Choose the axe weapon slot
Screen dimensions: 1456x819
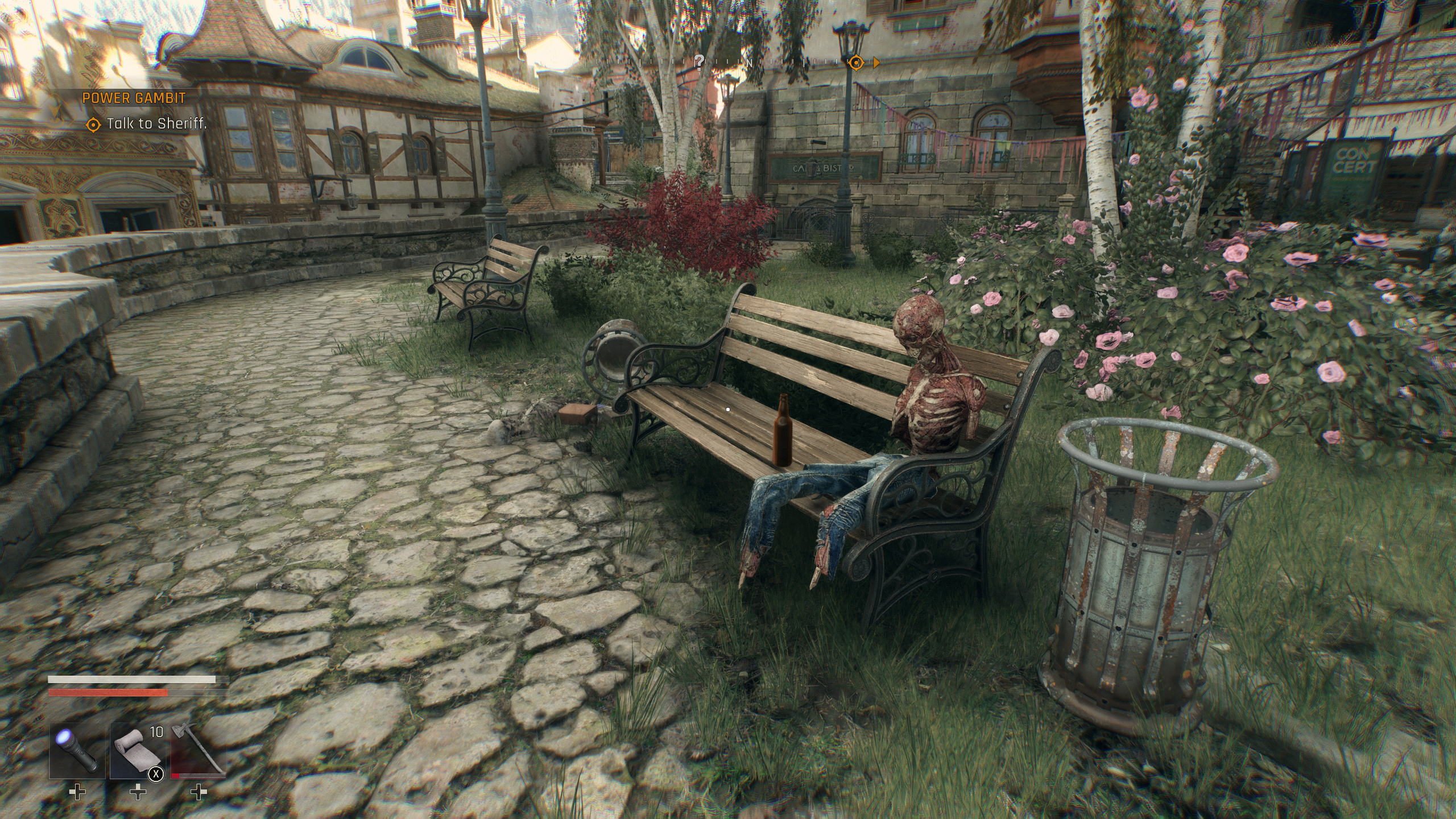(198, 750)
